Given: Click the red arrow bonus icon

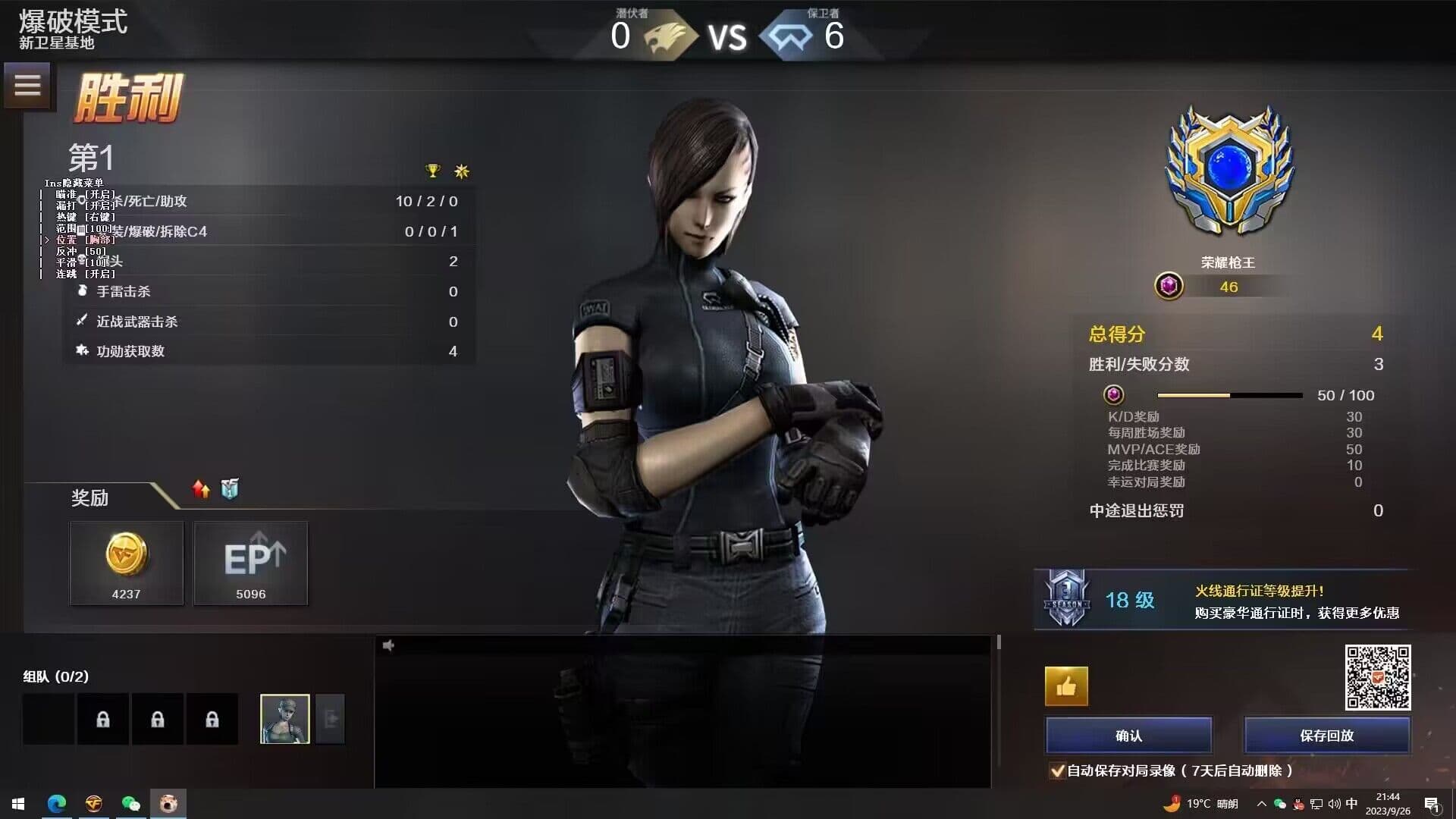Looking at the screenshot, I should [x=201, y=489].
